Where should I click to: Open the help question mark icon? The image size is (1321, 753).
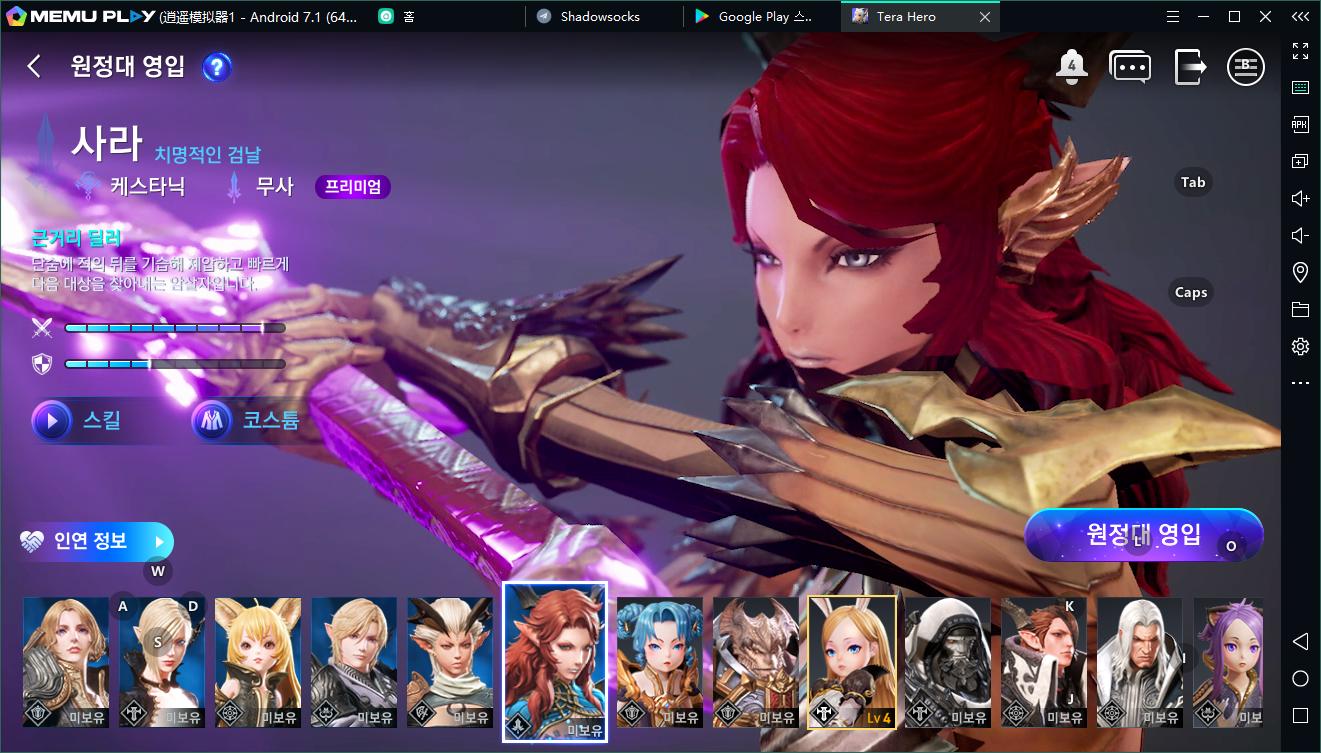coord(217,67)
